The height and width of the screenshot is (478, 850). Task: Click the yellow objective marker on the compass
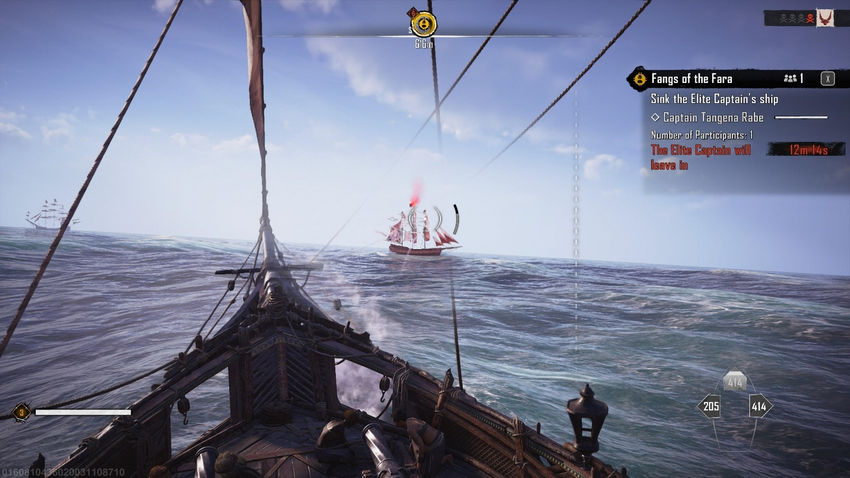tap(424, 23)
